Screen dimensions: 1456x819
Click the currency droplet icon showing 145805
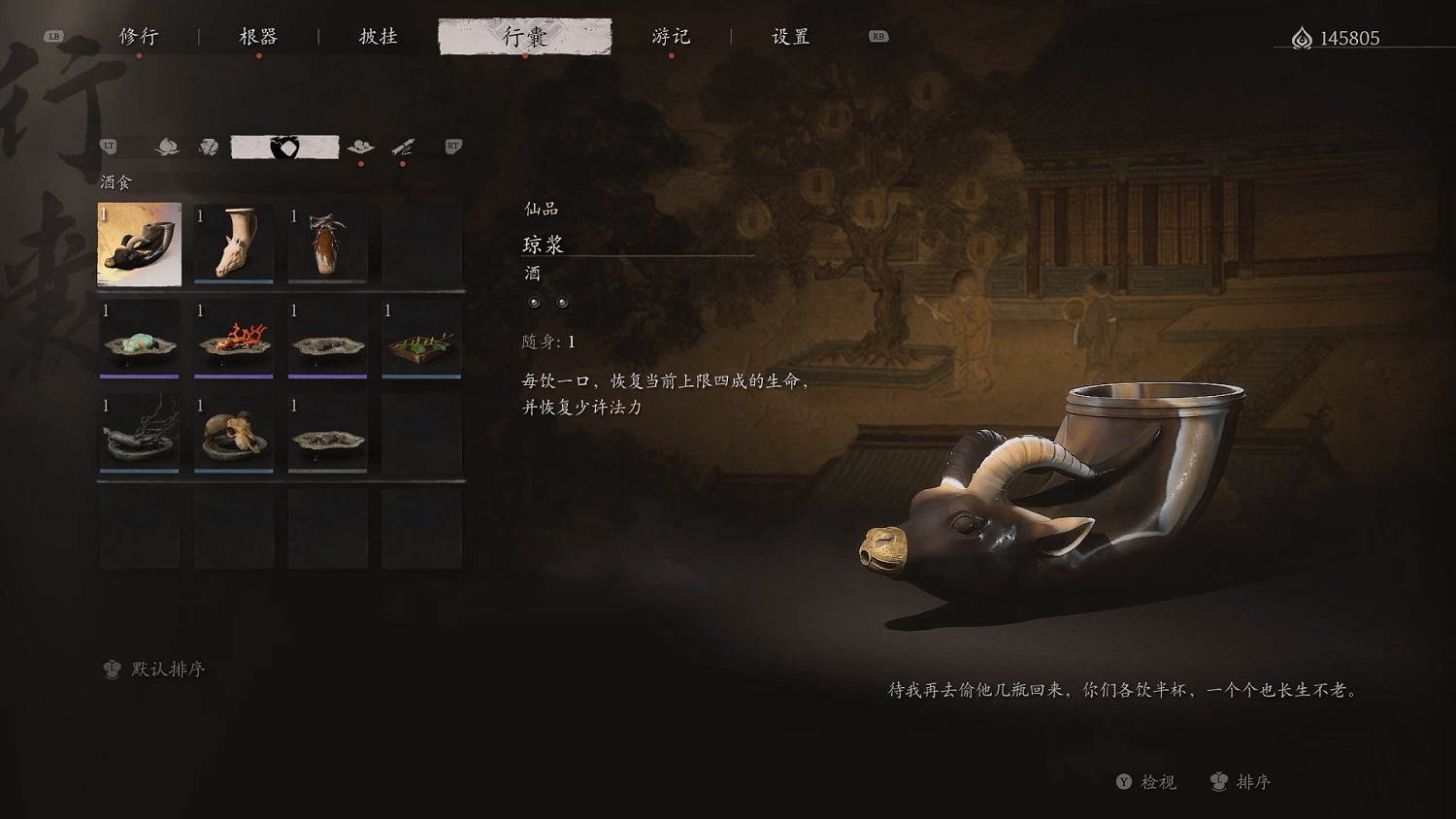click(1302, 37)
